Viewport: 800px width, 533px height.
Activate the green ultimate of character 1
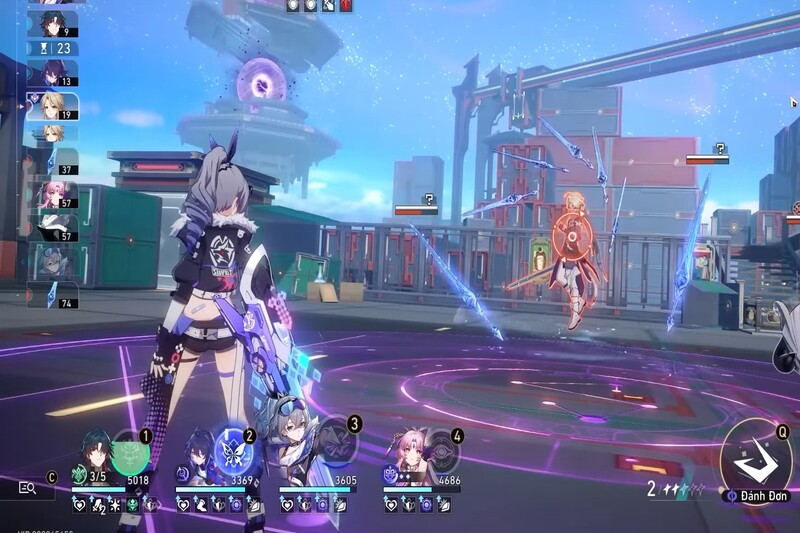pos(130,452)
